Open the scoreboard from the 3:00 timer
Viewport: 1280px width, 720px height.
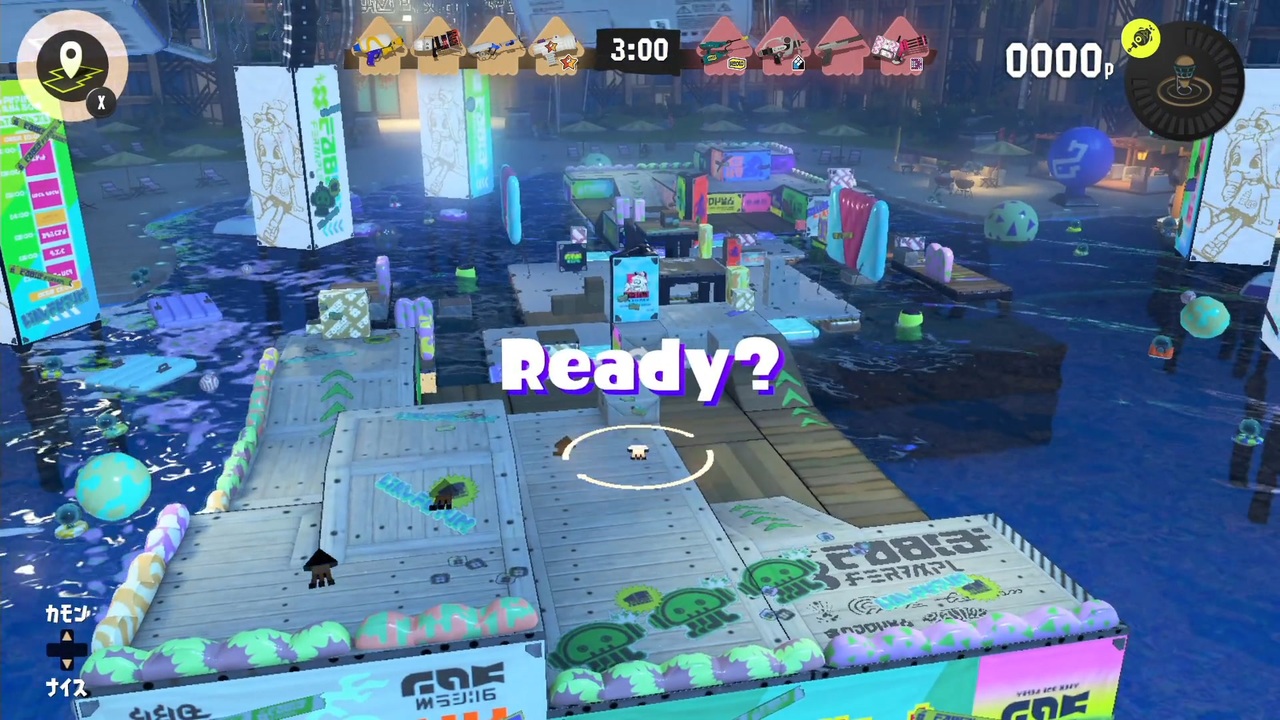point(640,50)
